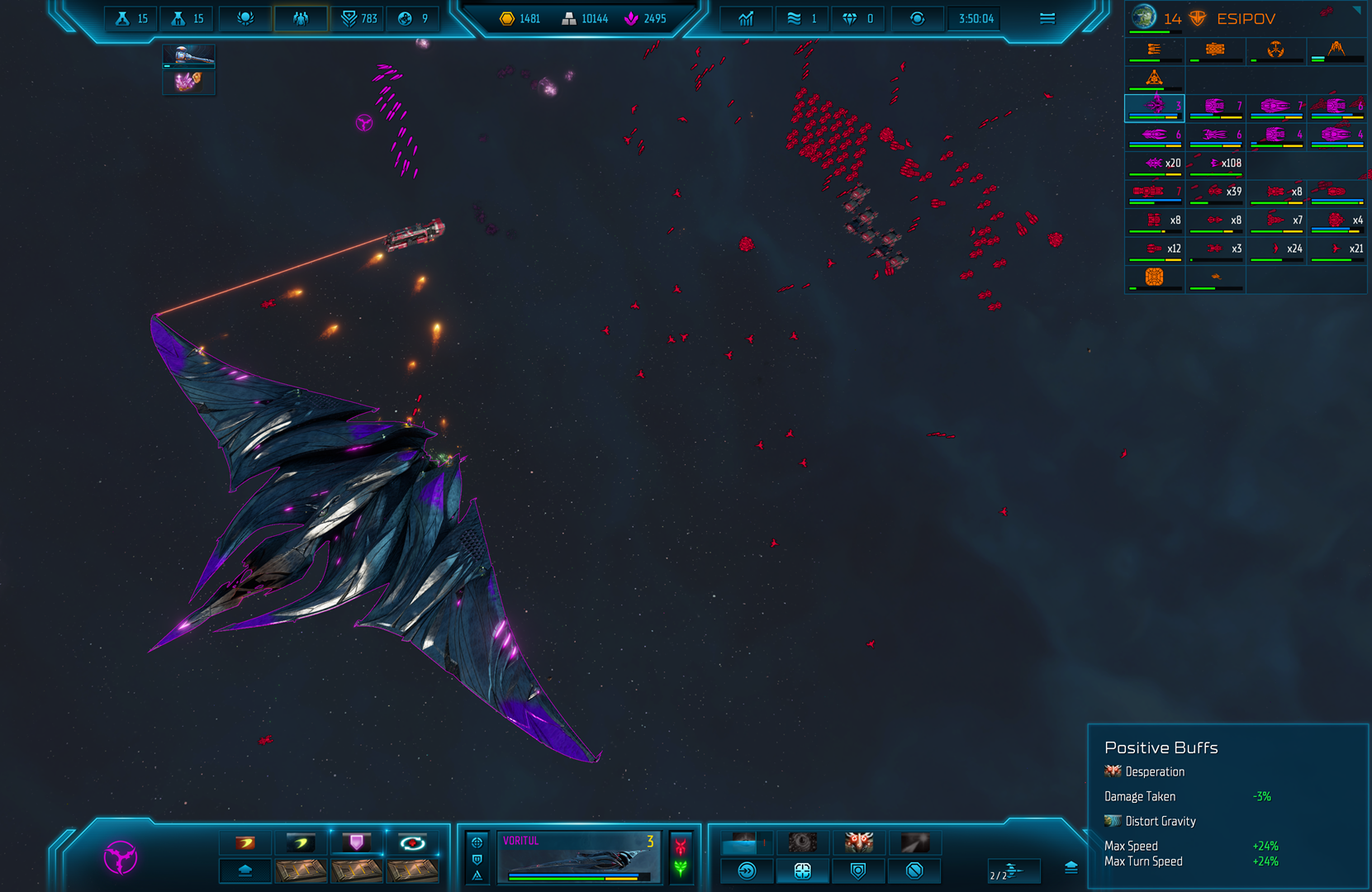Toggle the crossed-circle stop command
The height and width of the screenshot is (892, 1372).
pos(914,871)
